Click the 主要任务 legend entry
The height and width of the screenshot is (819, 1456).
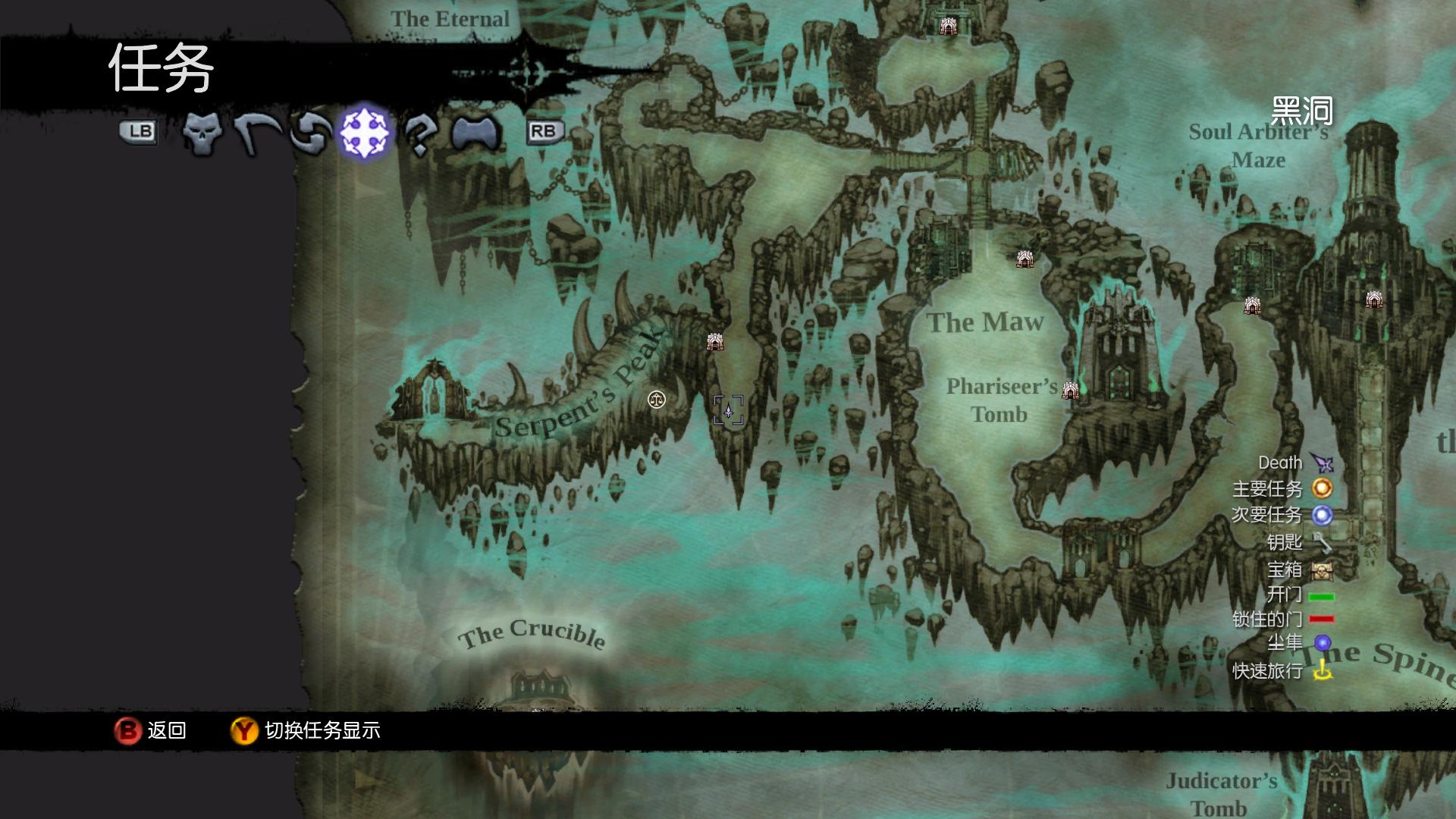(1282, 488)
